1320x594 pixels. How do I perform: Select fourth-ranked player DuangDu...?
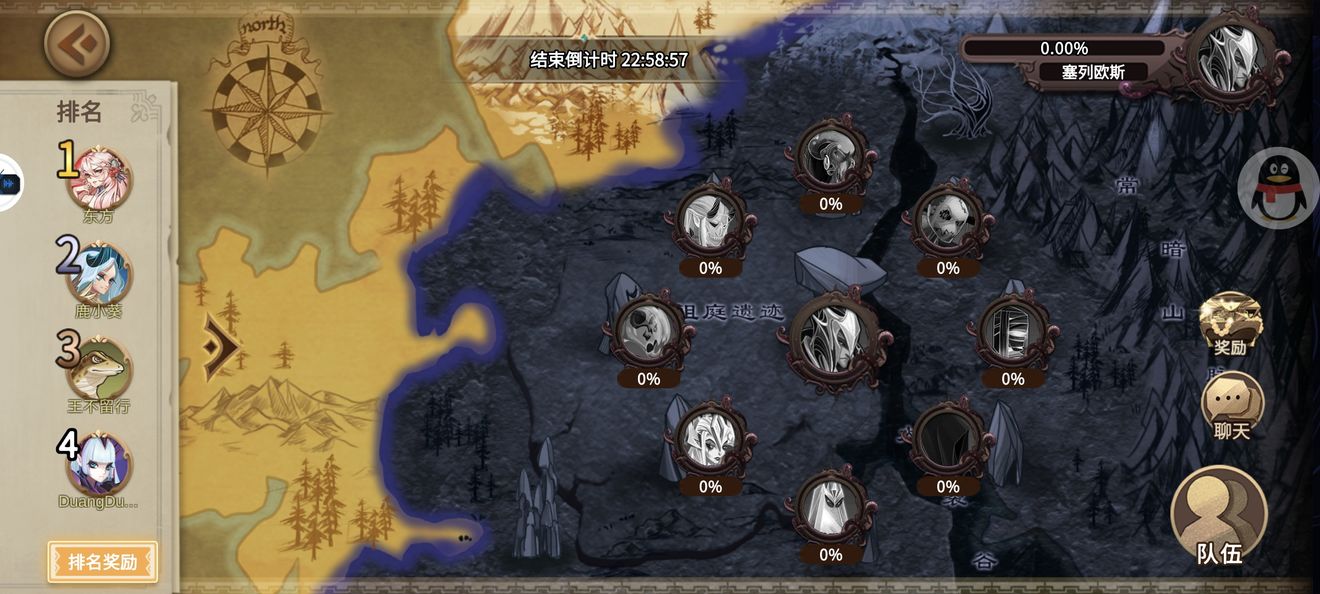point(99,463)
